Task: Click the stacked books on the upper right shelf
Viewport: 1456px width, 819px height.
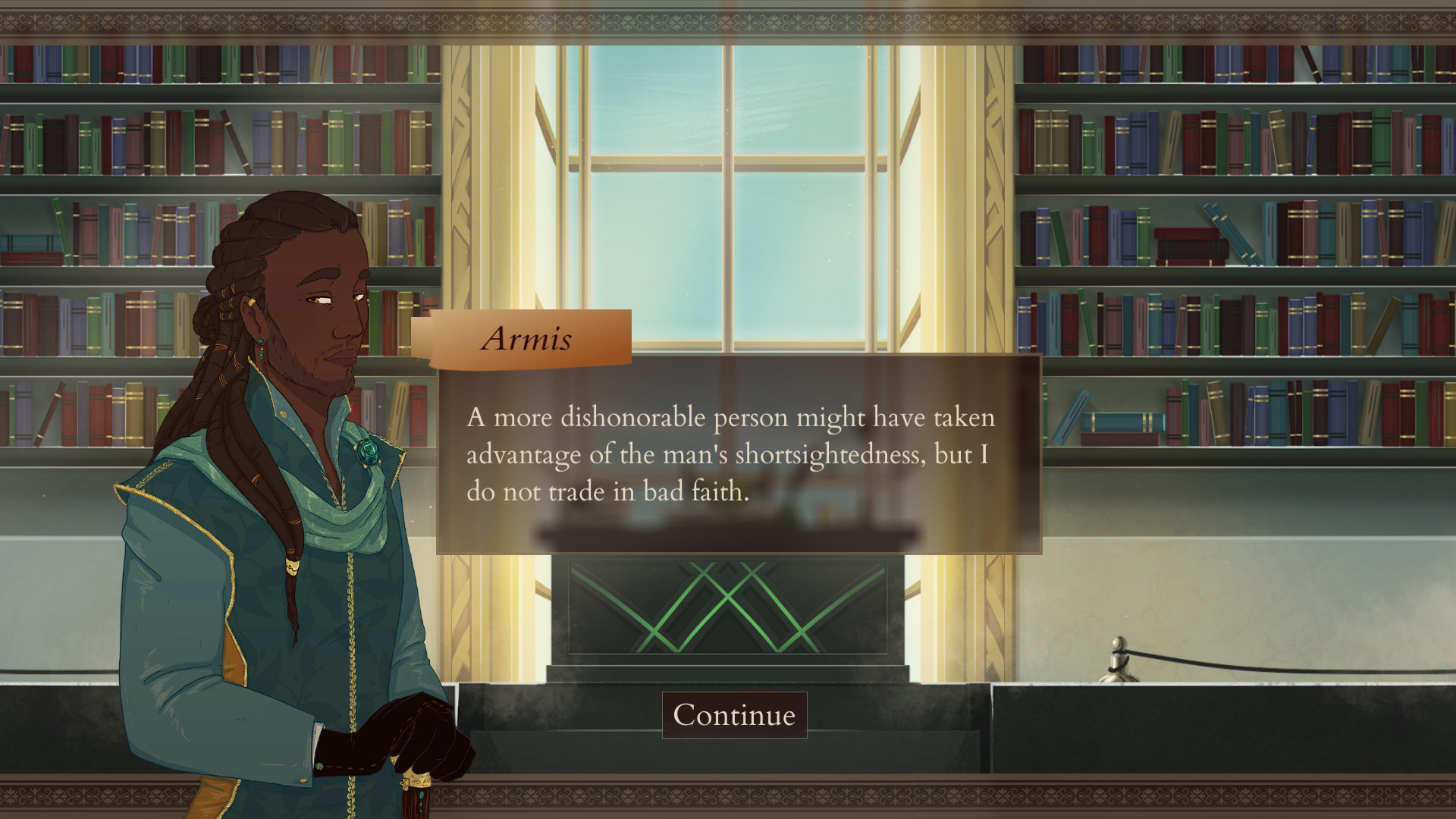Action: pos(1191,243)
